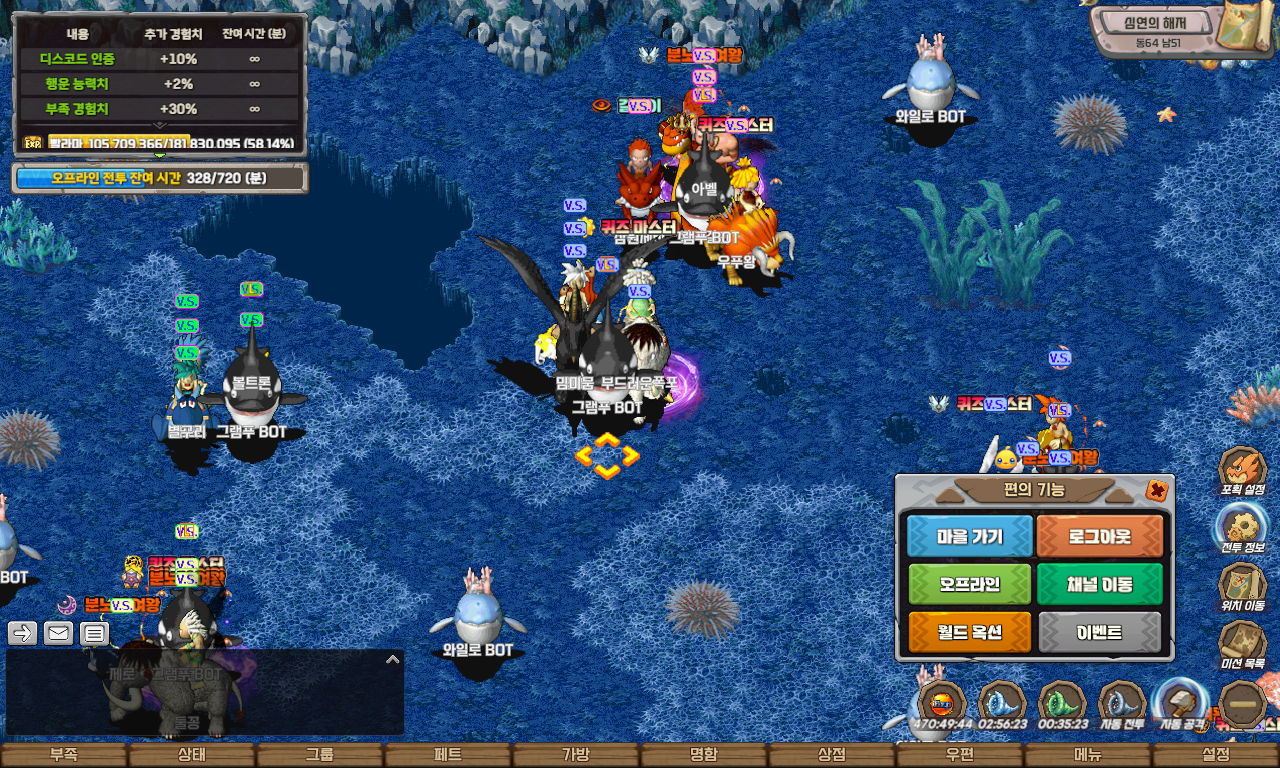
Task: Open the 설정 settings menu
Action: (x=1216, y=755)
